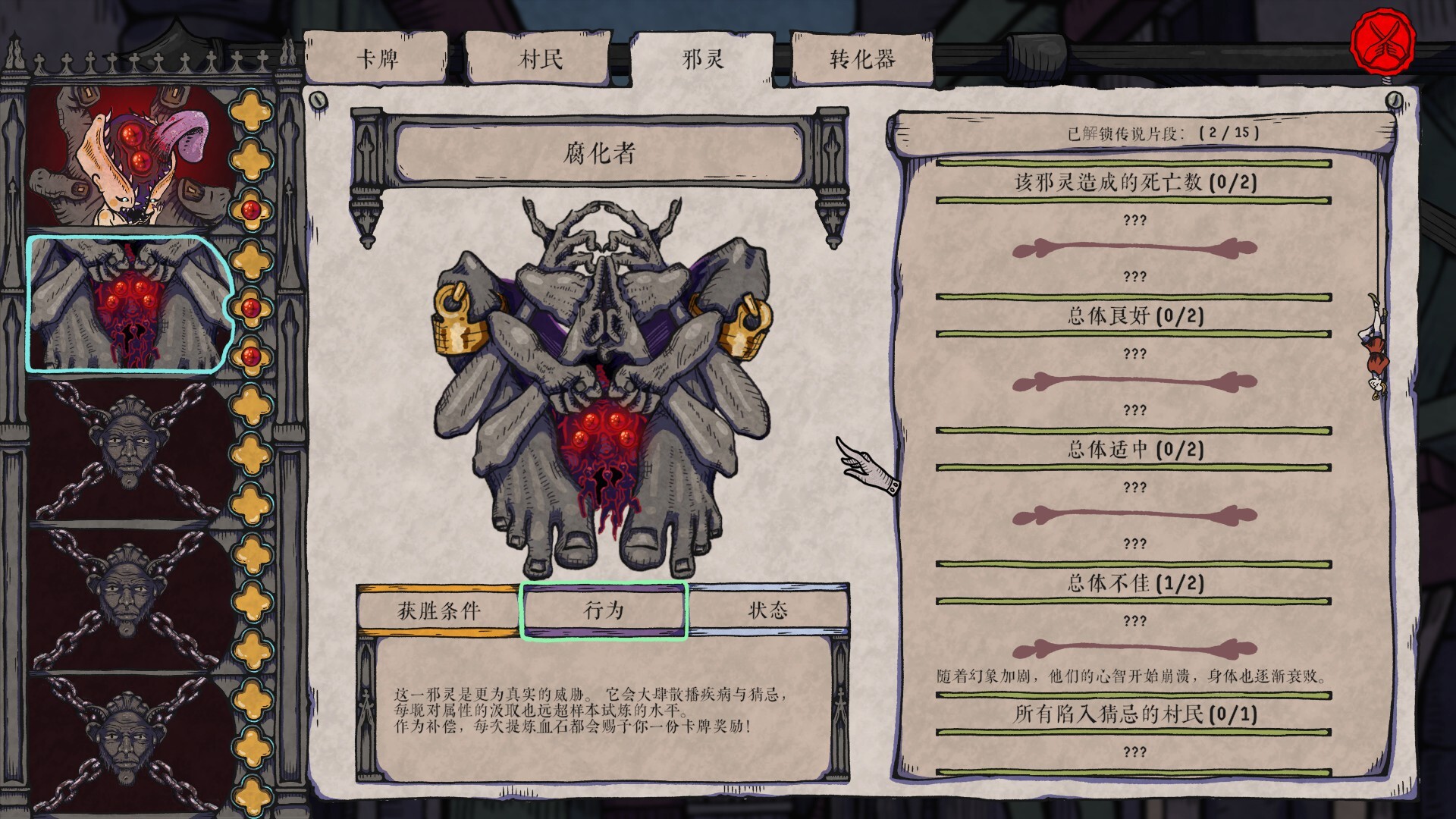Click the left spiral knob on the panel frame
The width and height of the screenshot is (1456, 819).
[318, 99]
